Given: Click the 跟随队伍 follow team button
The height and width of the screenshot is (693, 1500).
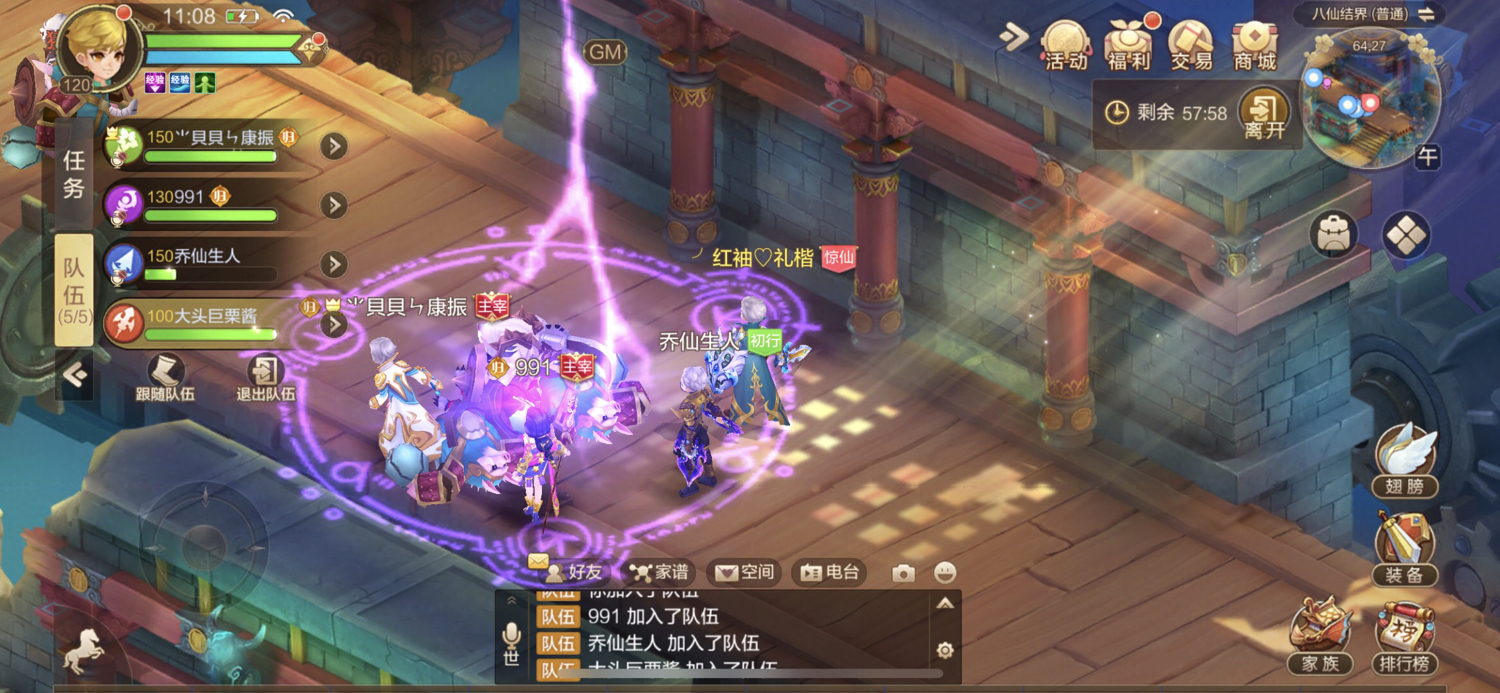Looking at the screenshot, I should (x=165, y=377).
